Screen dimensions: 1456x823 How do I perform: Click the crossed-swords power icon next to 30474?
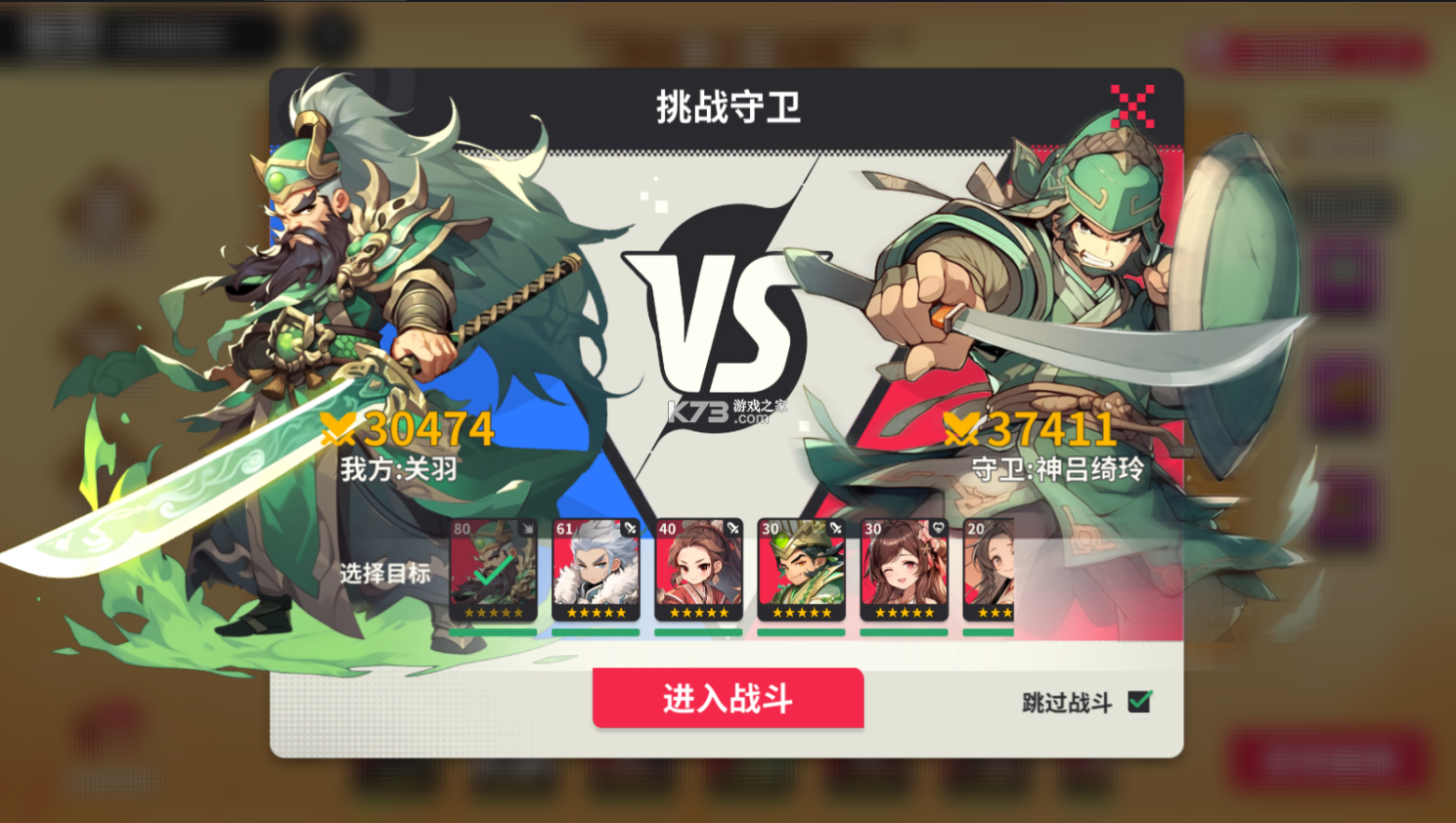[x=337, y=428]
